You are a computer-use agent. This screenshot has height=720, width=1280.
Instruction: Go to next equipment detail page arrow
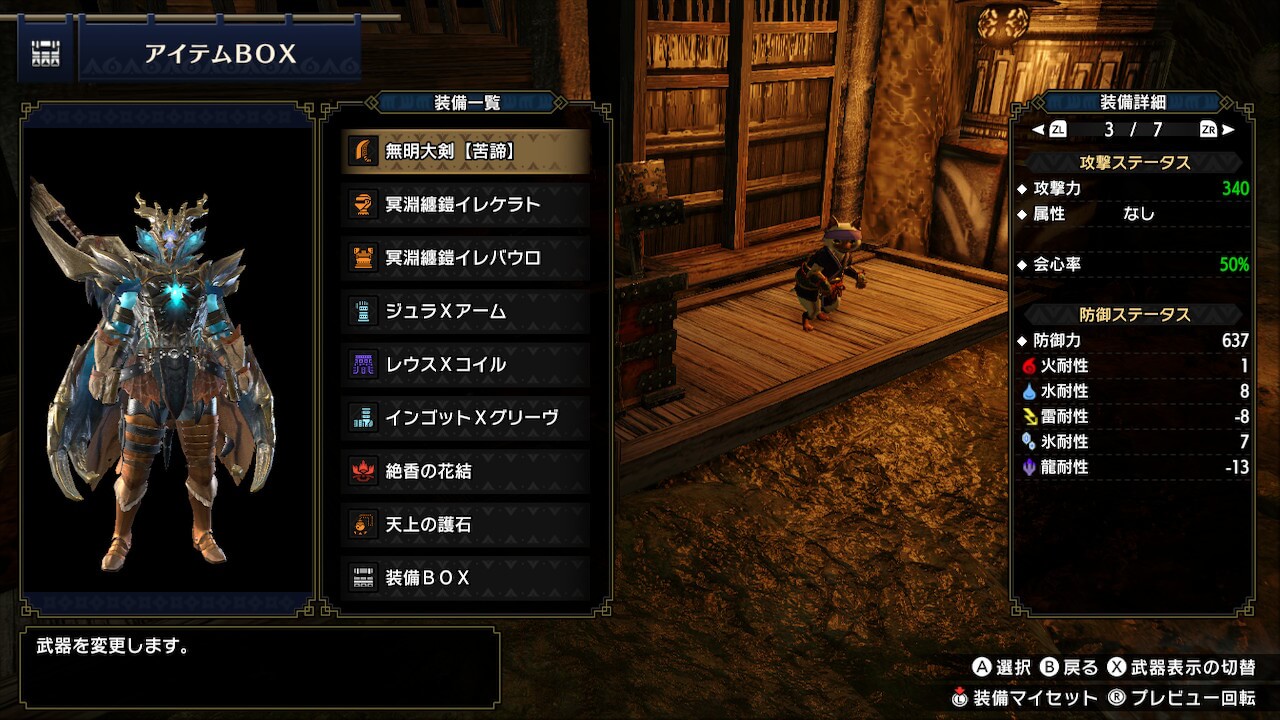point(1228,129)
